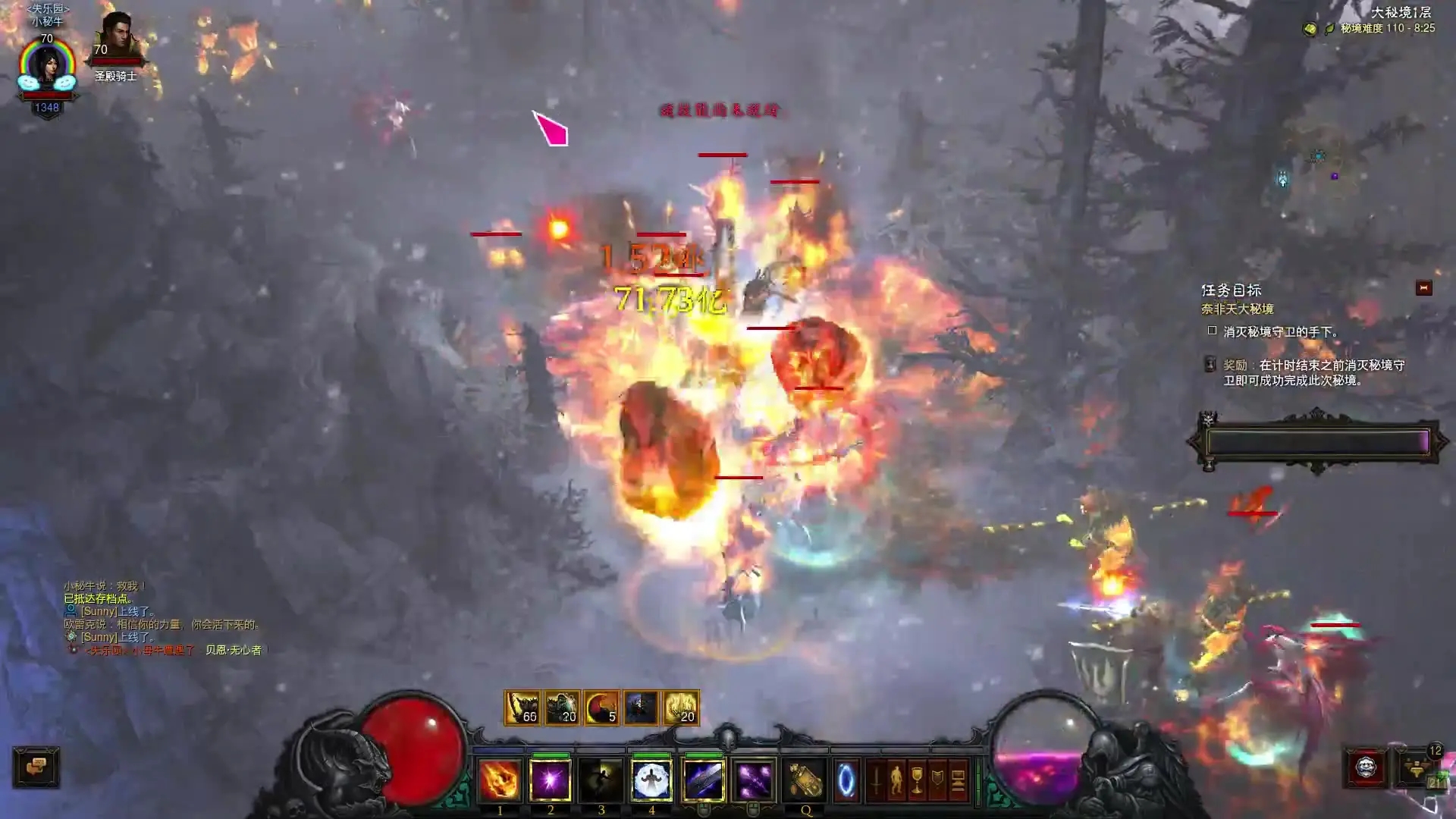Trigger the dark running-figure skill in slot 3

601,780
